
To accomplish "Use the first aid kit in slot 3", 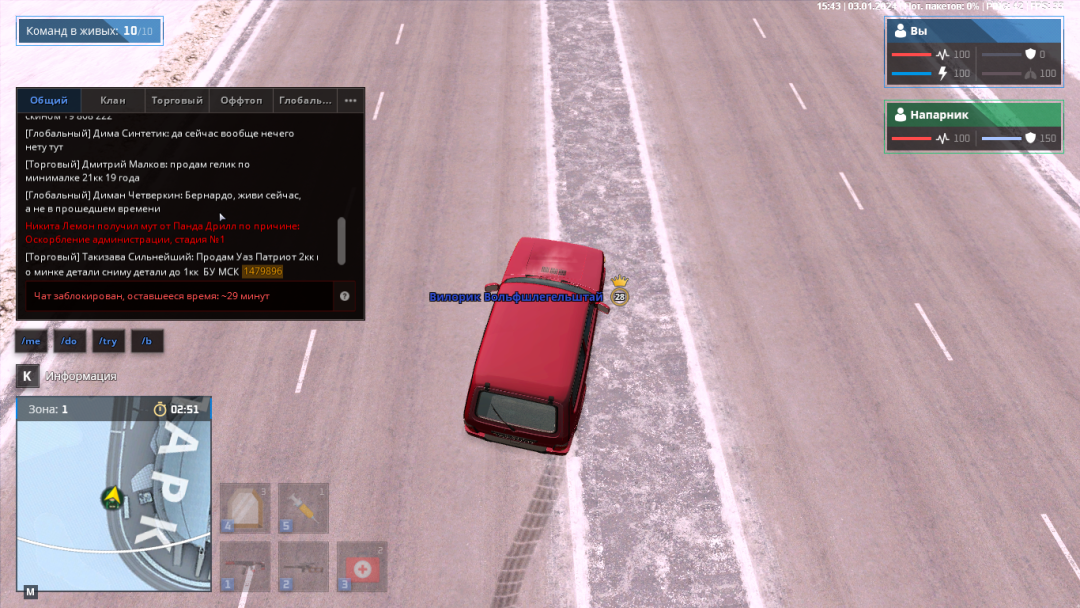I will point(361,567).
